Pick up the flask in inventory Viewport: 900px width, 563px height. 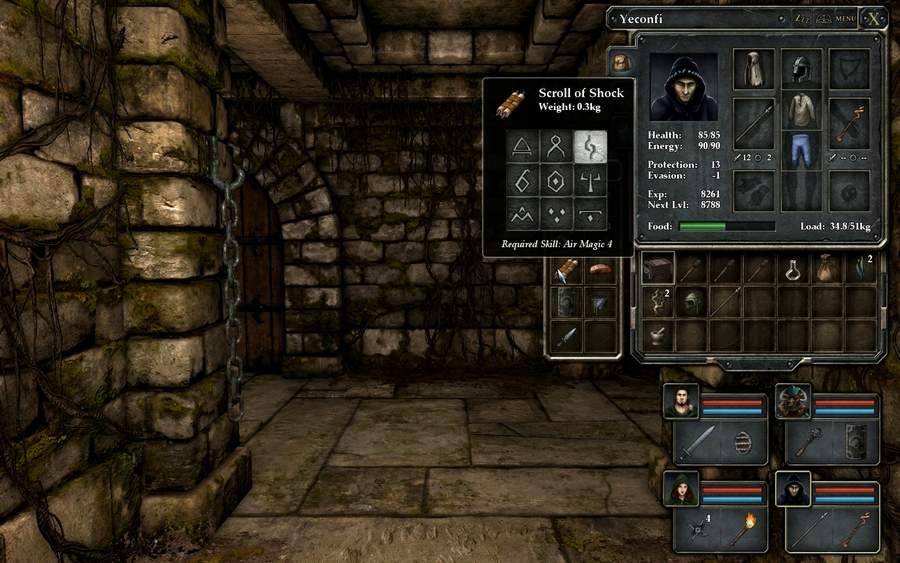click(793, 268)
